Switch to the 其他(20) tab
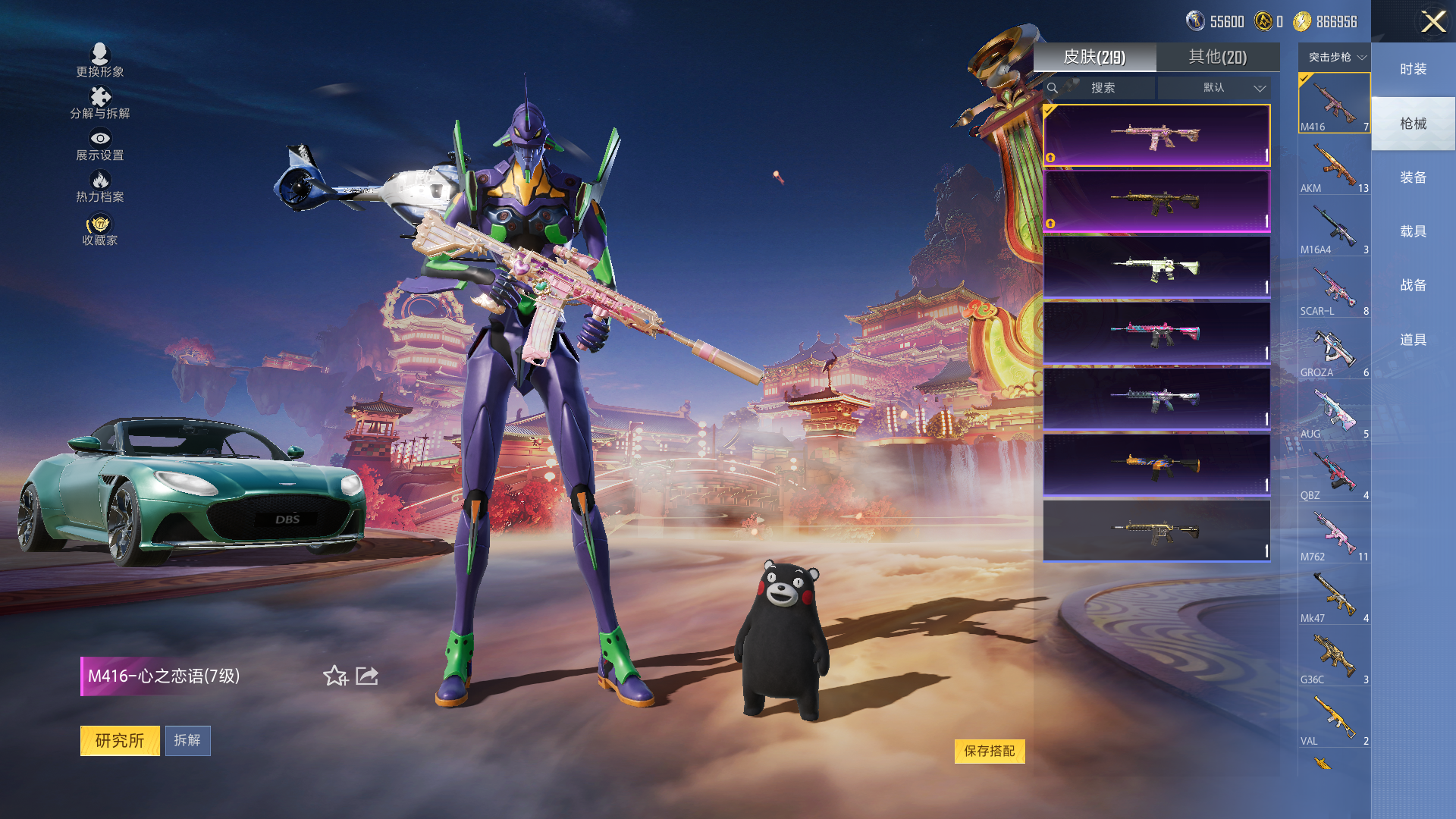Screen dimensions: 1456x819 point(1217,57)
